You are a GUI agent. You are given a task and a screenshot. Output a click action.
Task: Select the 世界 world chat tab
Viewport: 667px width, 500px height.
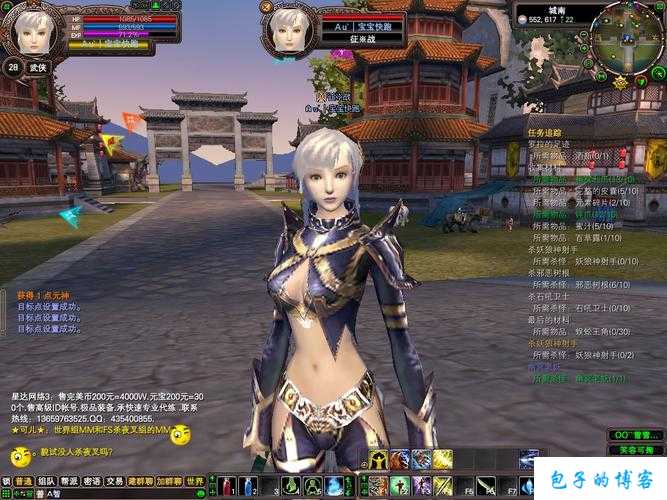click(195, 481)
